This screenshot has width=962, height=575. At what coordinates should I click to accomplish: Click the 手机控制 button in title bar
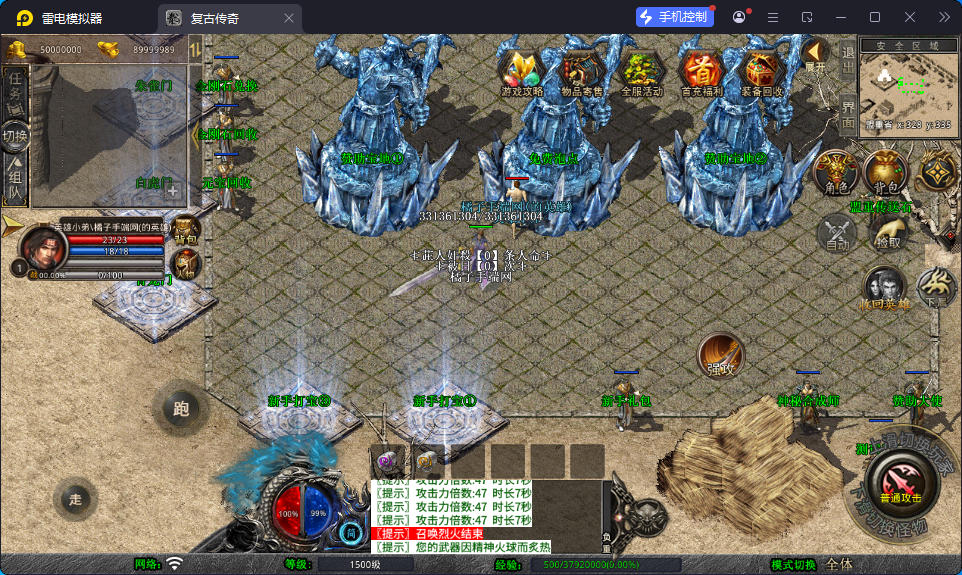click(x=675, y=17)
